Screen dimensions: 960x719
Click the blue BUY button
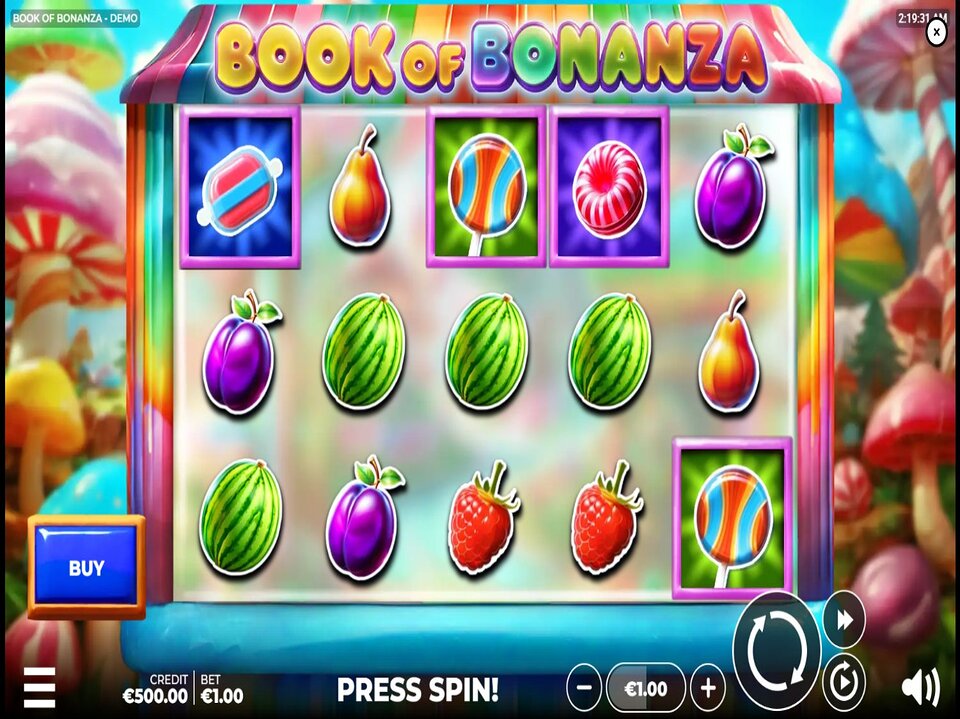pyautogui.click(x=86, y=568)
